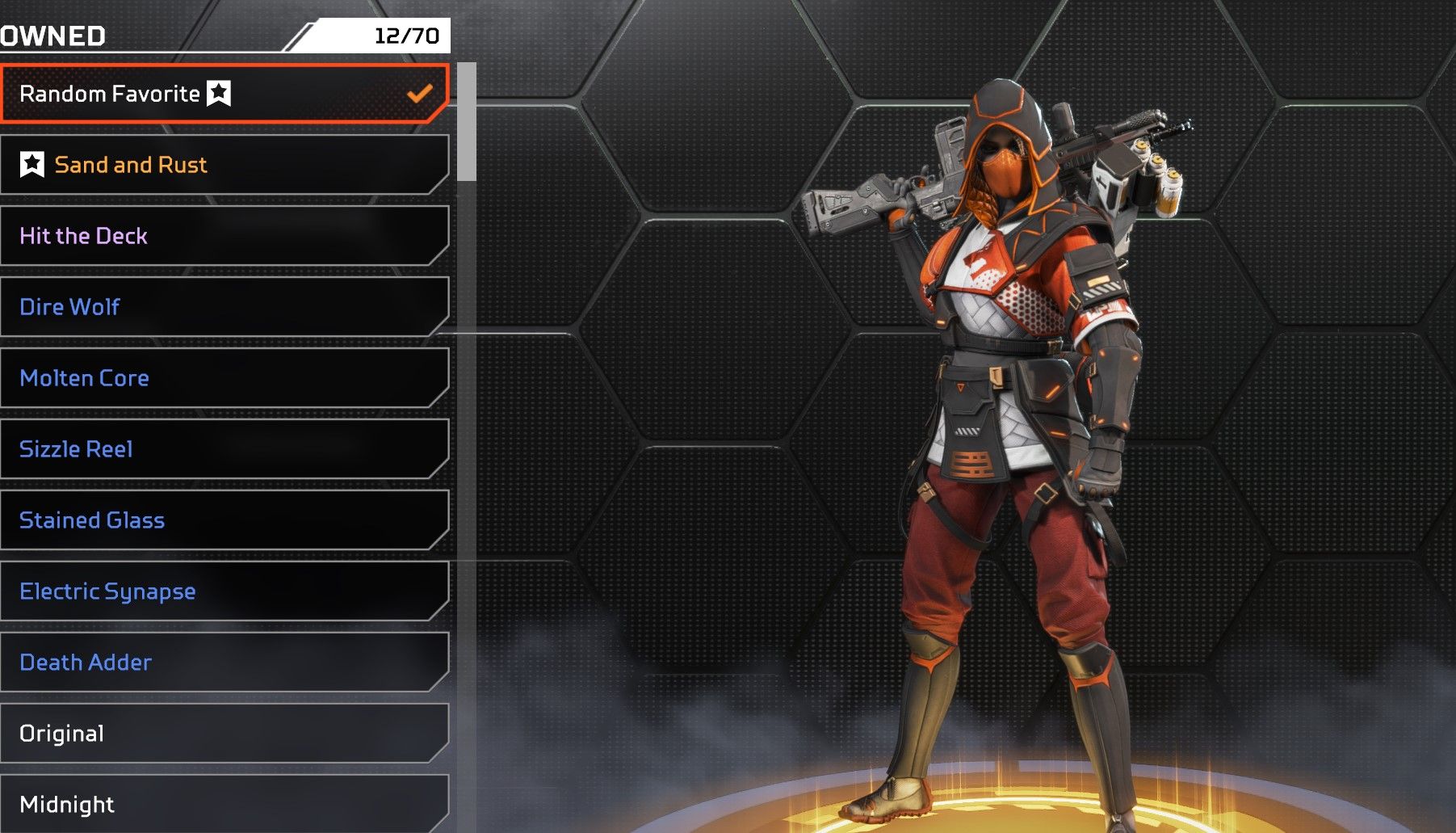Screen dimensions: 1456x833
Task: Select the Dire Wolf skin
Action: (x=224, y=307)
